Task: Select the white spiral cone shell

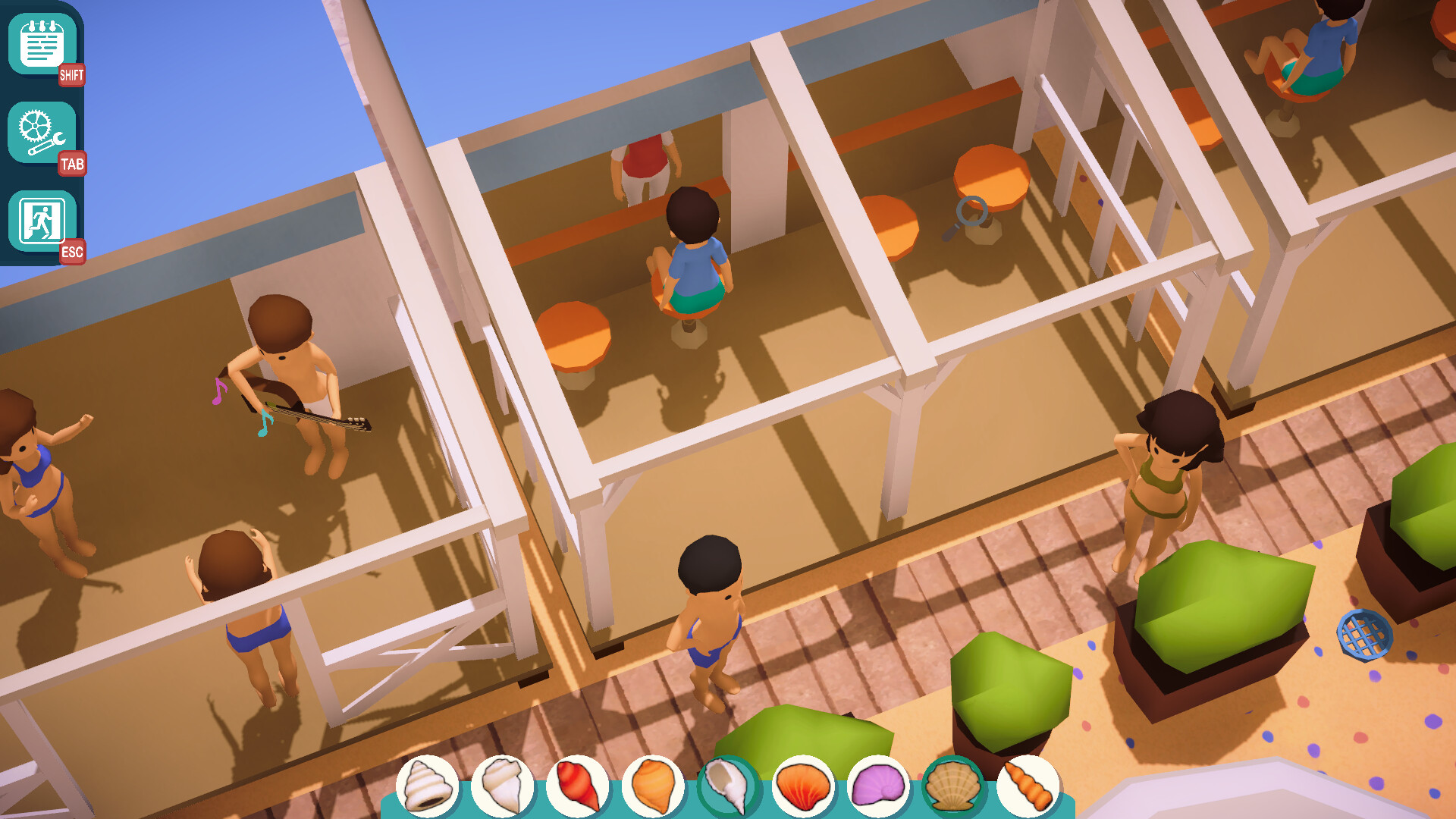Action: [x=427, y=786]
